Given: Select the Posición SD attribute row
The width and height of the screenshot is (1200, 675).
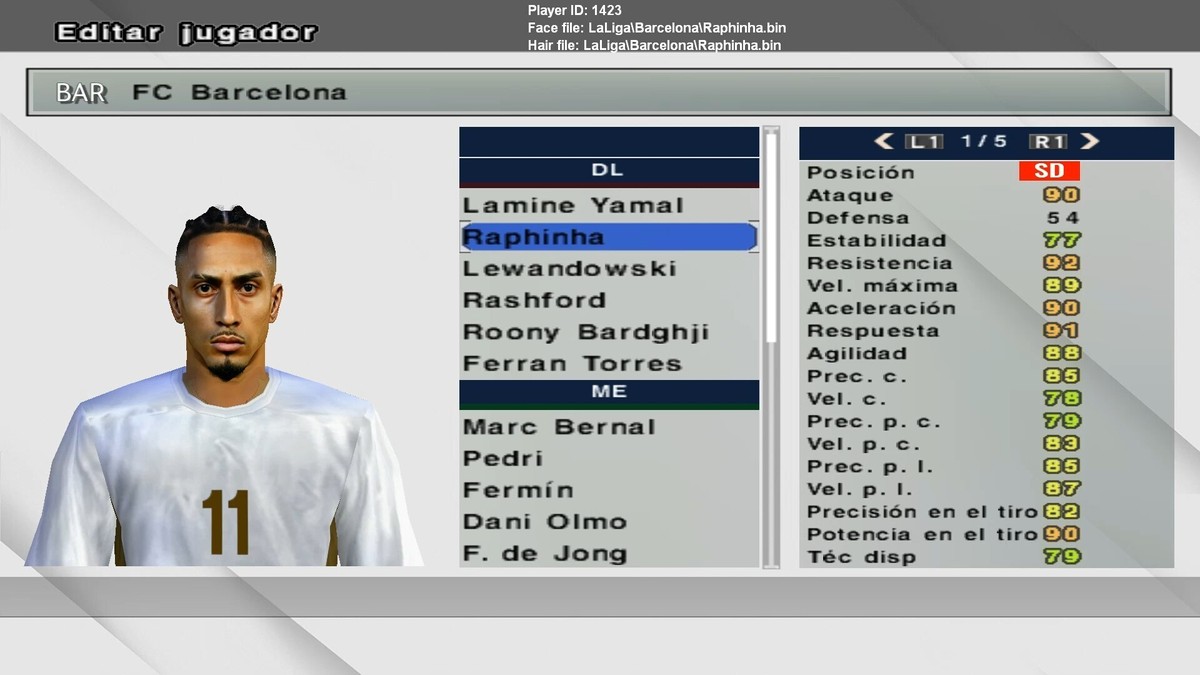Looking at the screenshot, I should pos(985,172).
